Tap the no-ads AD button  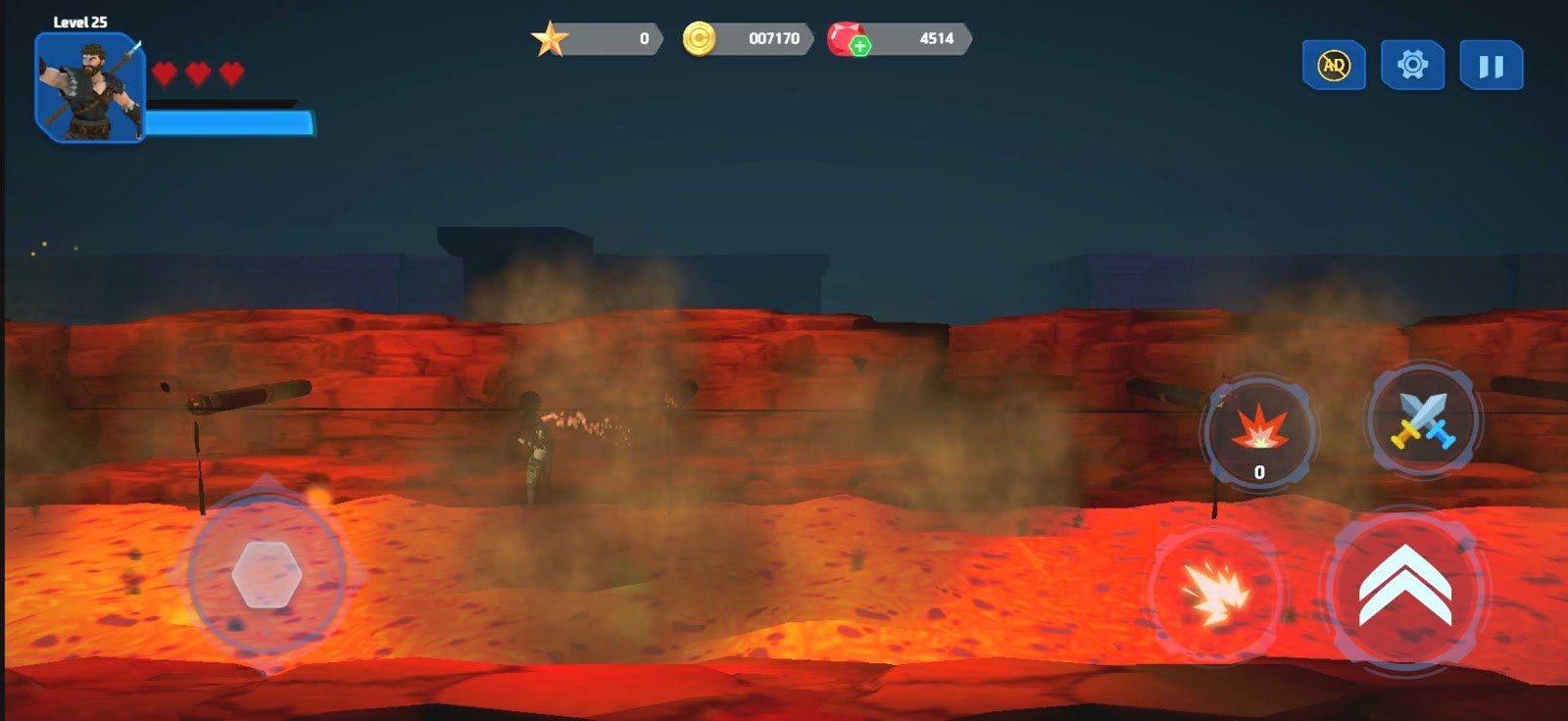tap(1334, 66)
